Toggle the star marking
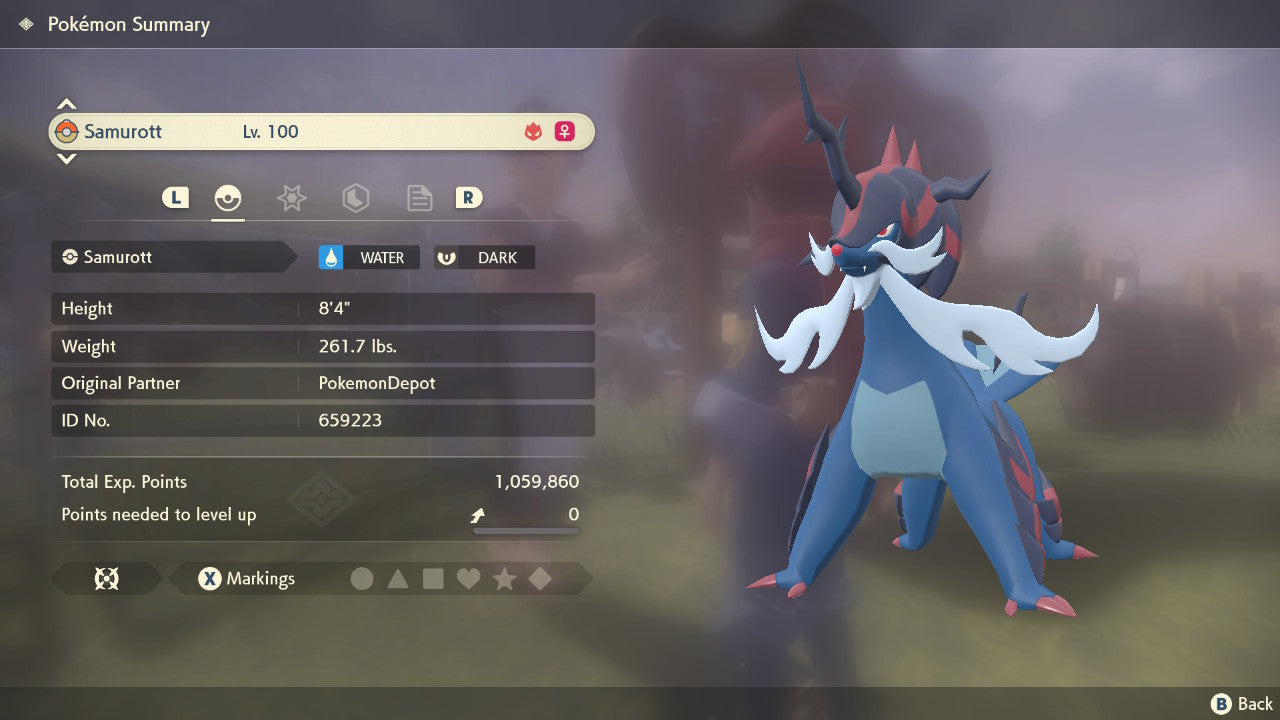 click(504, 579)
